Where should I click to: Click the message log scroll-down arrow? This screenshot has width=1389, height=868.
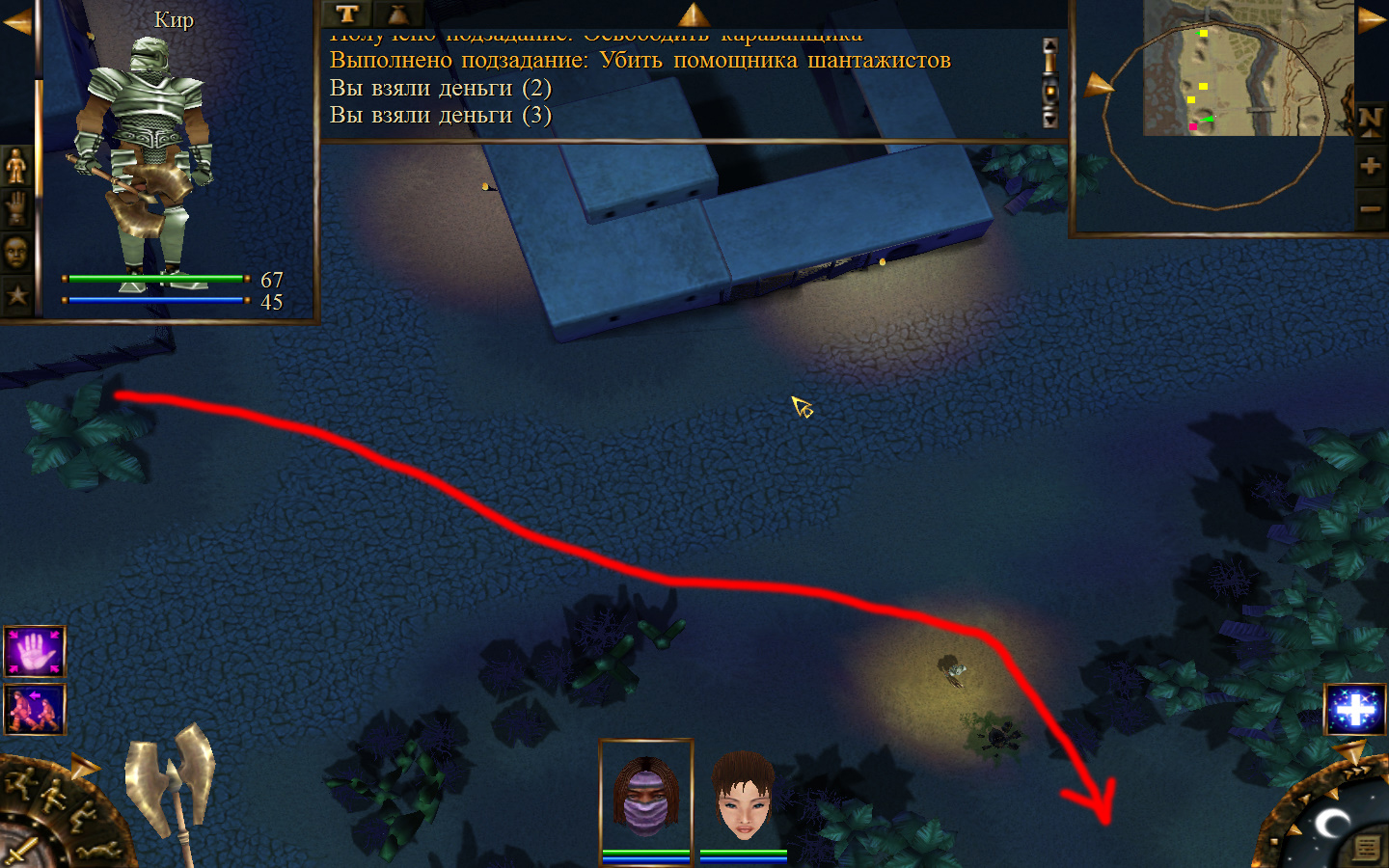(1050, 120)
